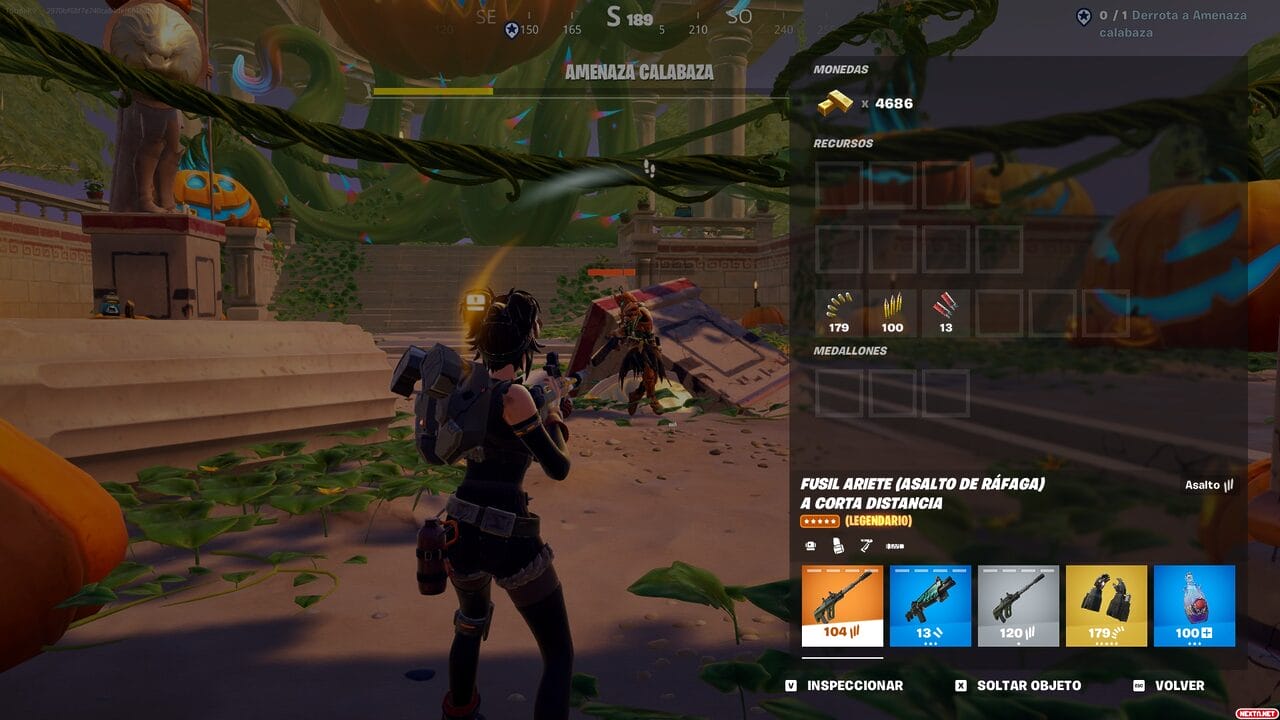Select the medium bullets ammo slot showing 100
This screenshot has width=1280, height=720.
click(892, 311)
